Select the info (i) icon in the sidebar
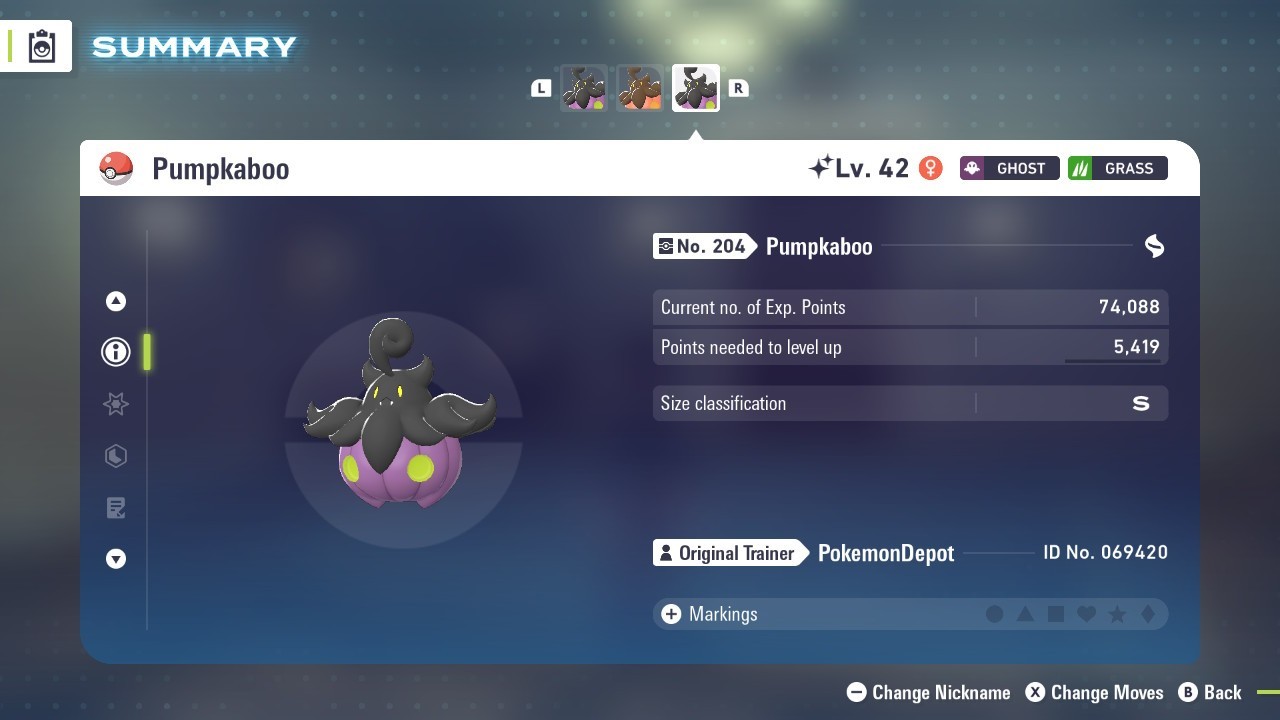This screenshot has height=720, width=1280. (x=115, y=352)
